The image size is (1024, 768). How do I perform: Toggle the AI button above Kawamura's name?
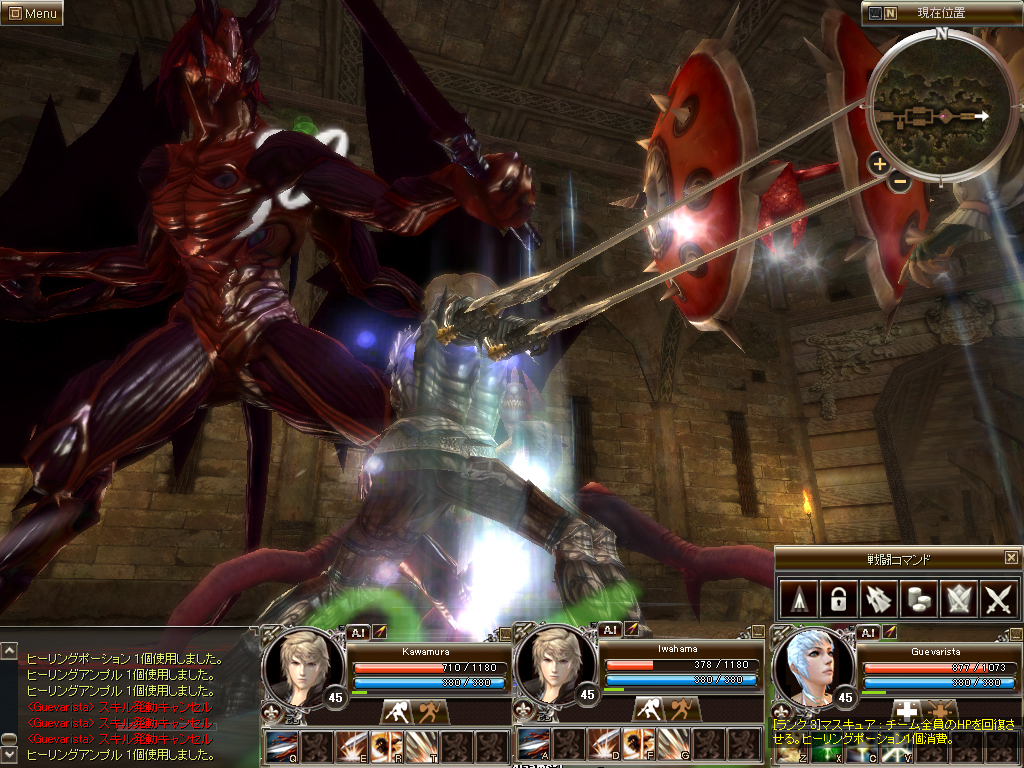[x=358, y=632]
